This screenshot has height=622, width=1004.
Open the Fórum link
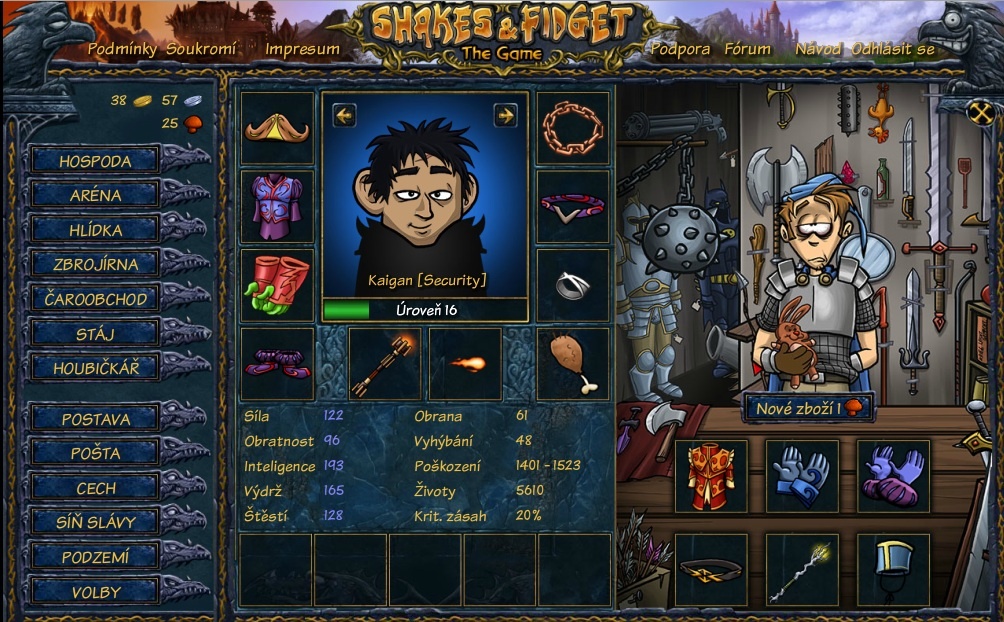click(747, 49)
